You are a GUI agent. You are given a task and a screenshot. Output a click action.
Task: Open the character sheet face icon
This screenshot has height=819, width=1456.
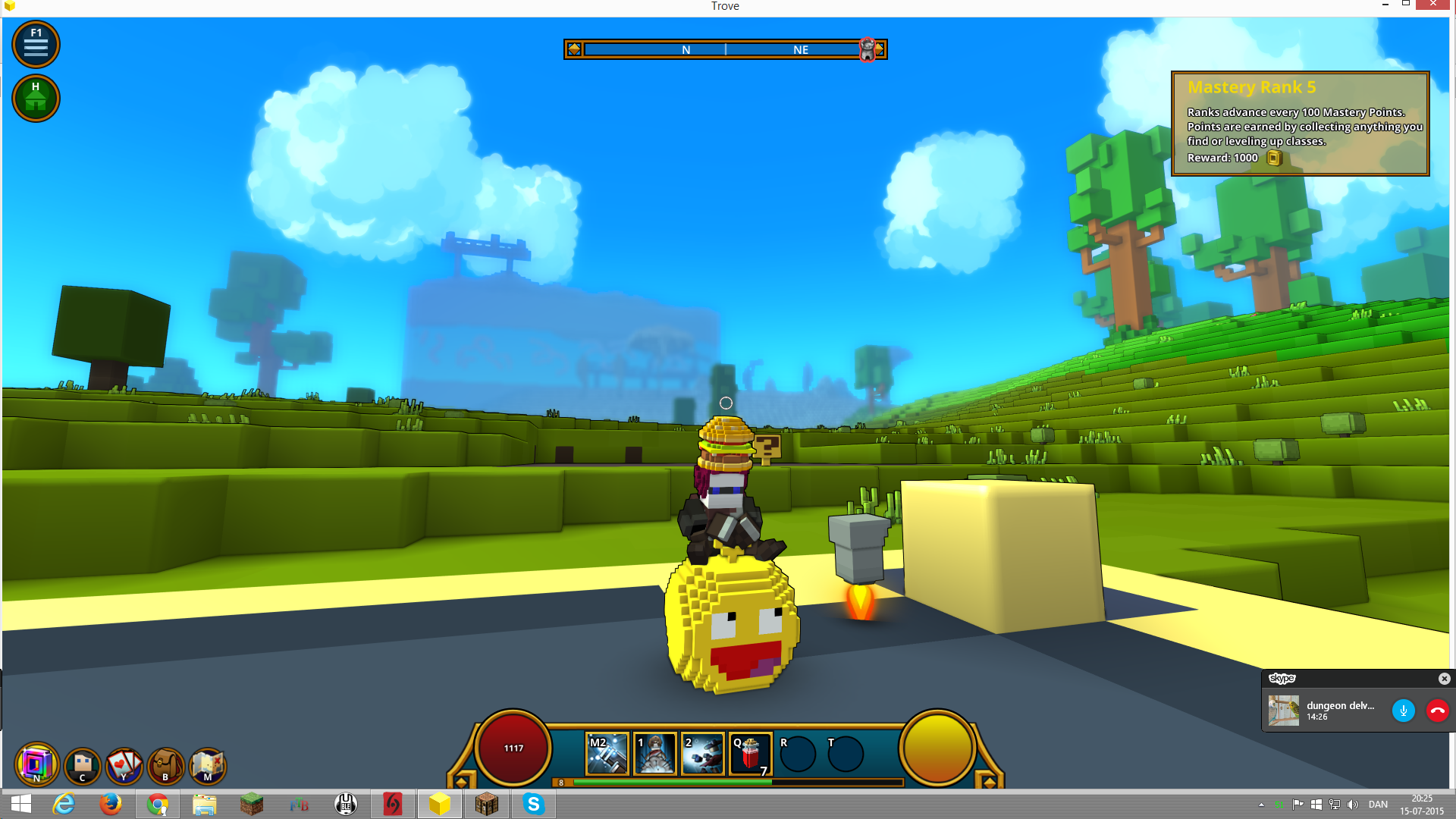[83, 764]
